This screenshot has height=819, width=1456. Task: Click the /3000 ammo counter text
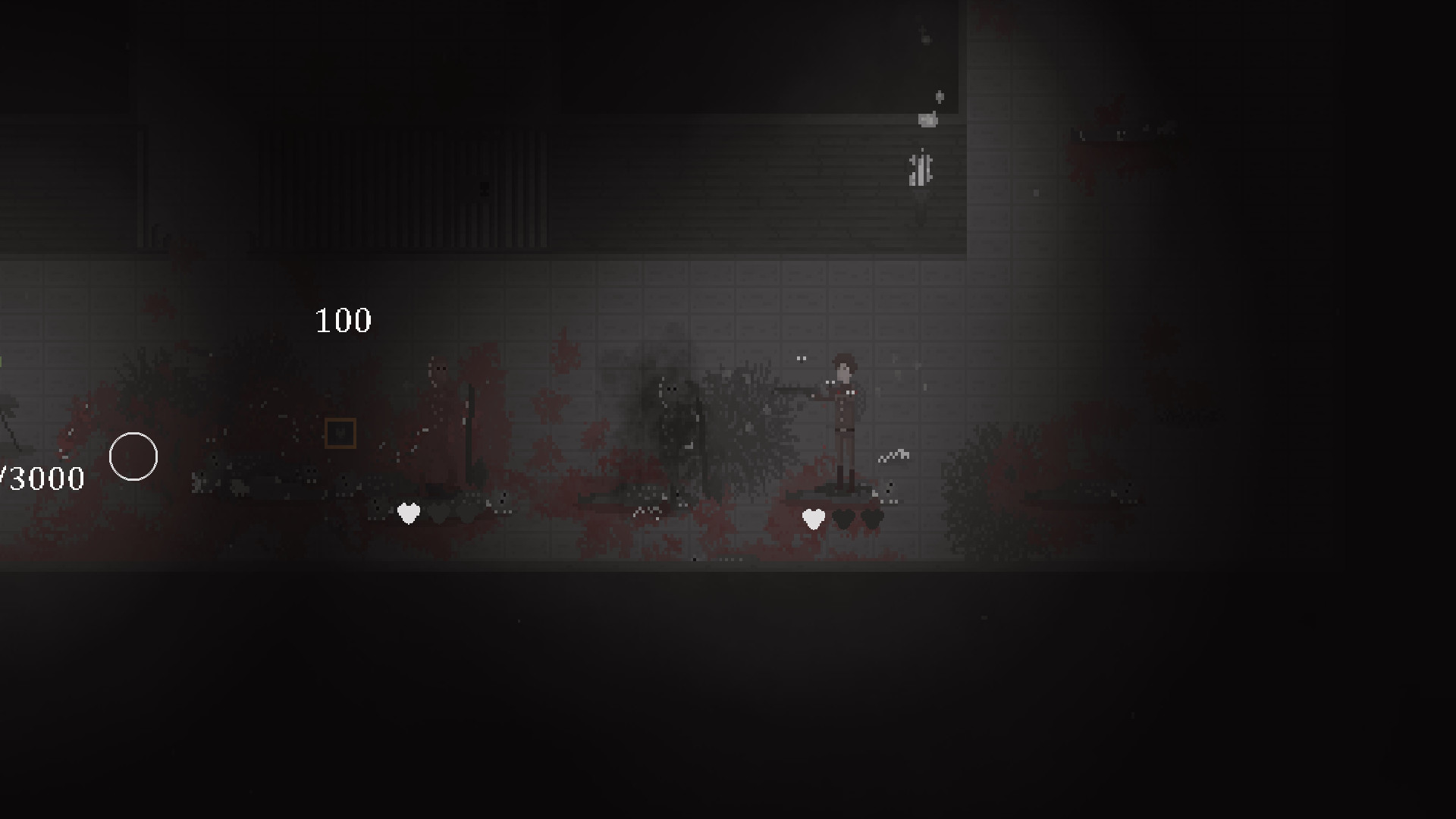point(42,478)
